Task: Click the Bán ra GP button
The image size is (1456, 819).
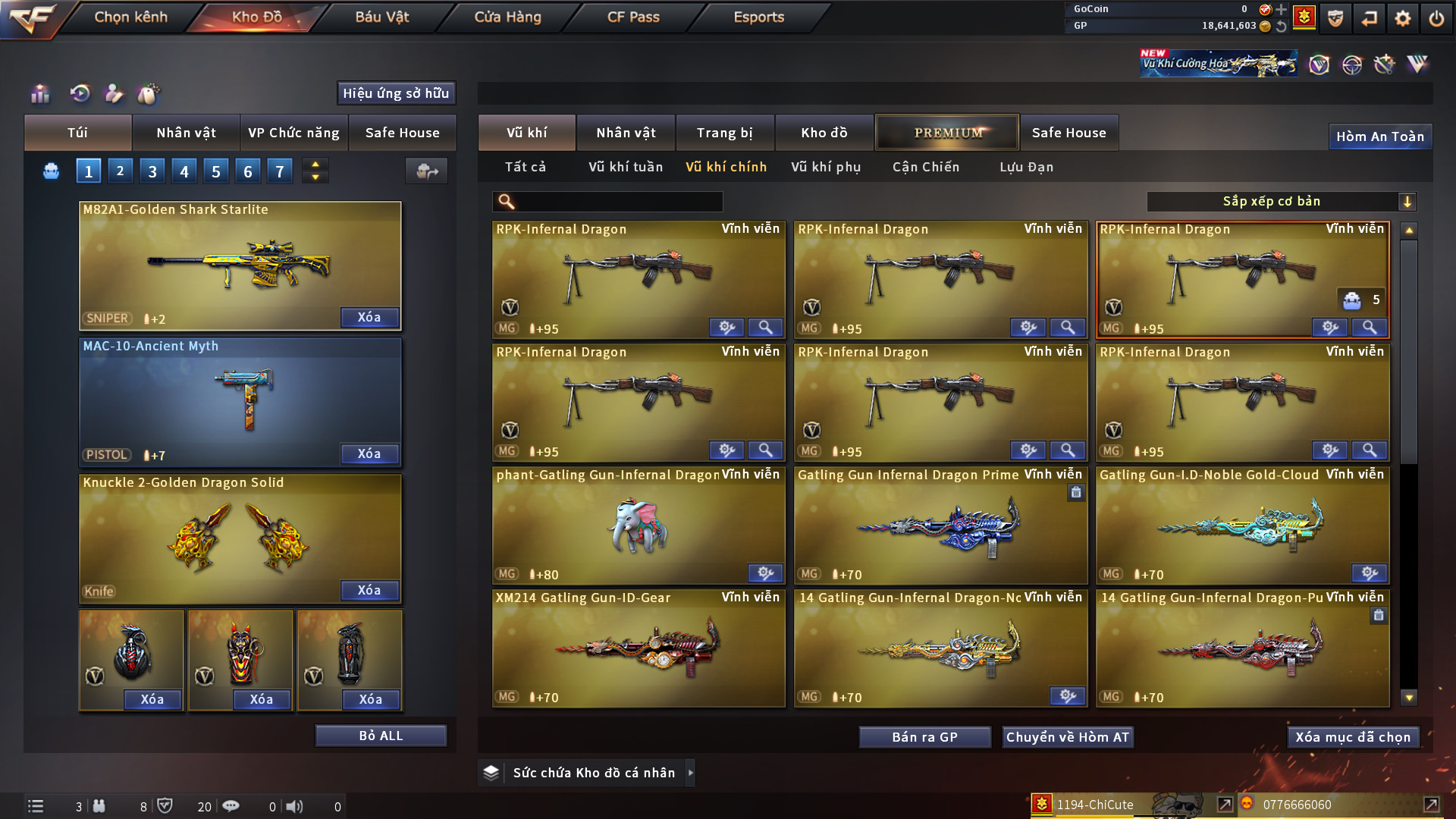Action: [x=924, y=737]
